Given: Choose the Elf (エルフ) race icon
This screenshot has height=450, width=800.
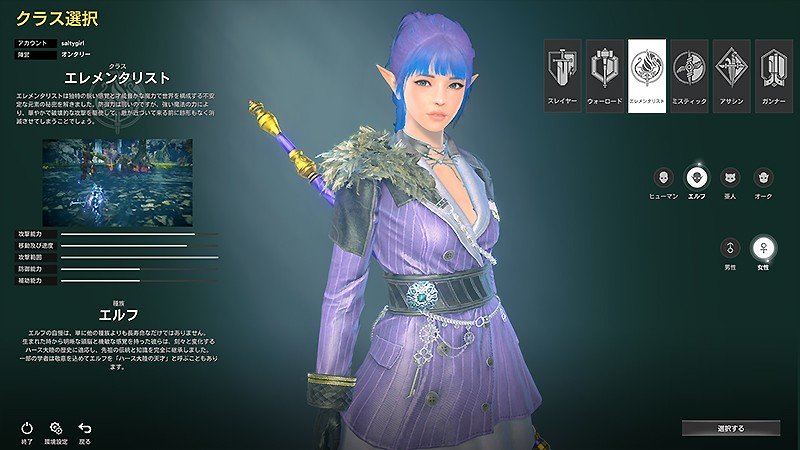Looking at the screenshot, I should [698, 177].
